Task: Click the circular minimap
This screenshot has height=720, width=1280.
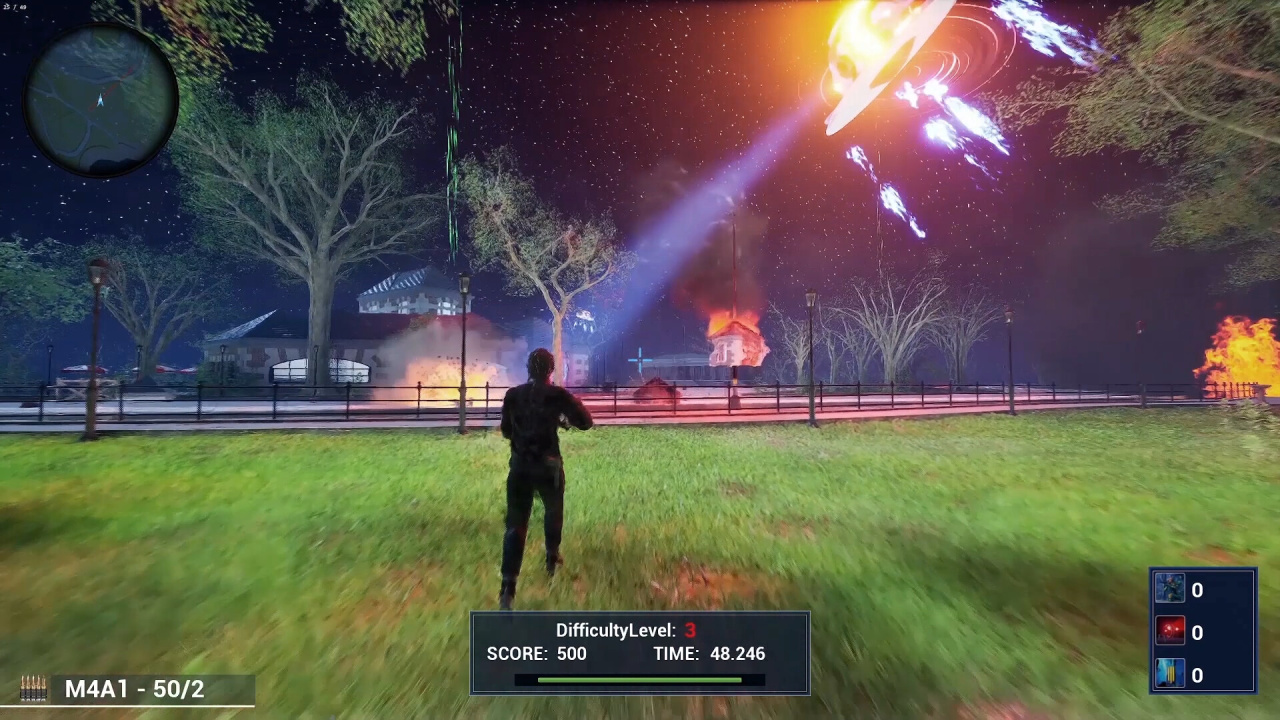Action: (101, 99)
